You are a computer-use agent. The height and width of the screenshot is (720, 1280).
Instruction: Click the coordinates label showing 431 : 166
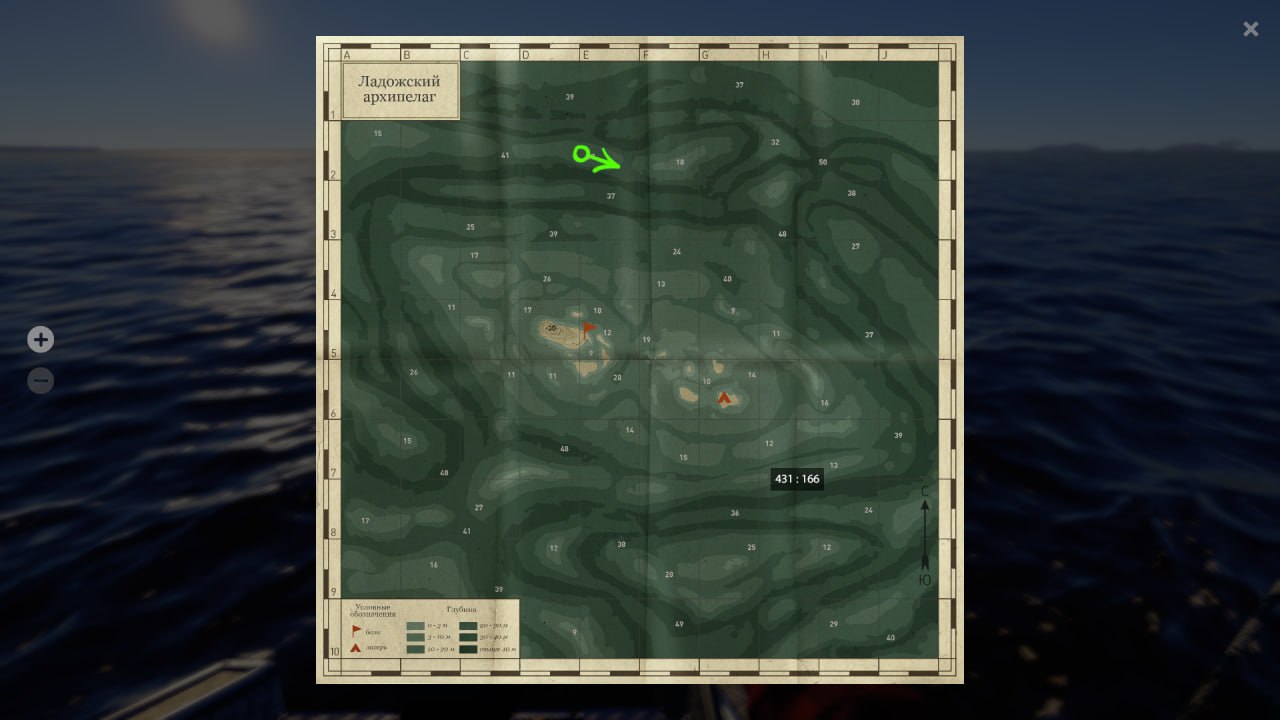point(795,478)
